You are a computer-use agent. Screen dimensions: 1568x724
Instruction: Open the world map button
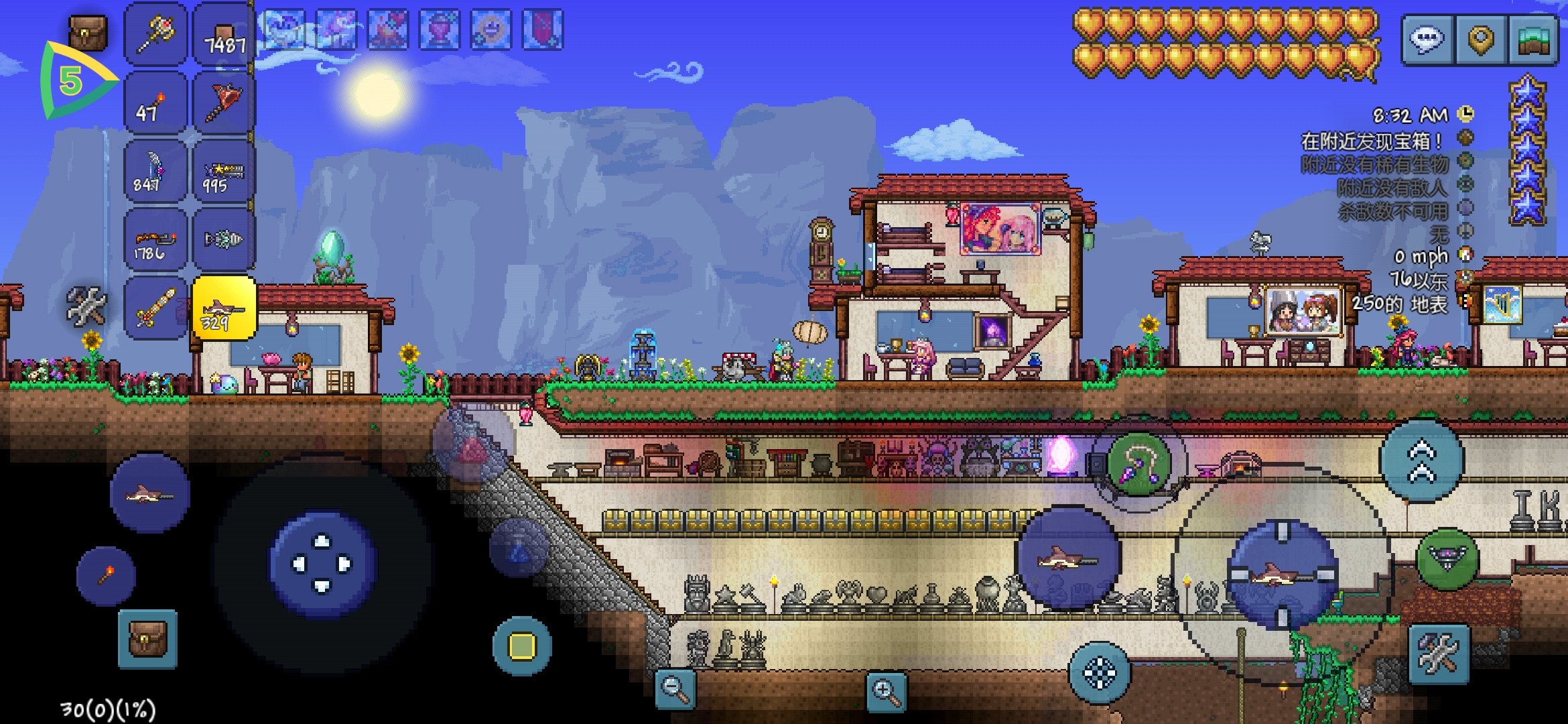coord(1533,40)
